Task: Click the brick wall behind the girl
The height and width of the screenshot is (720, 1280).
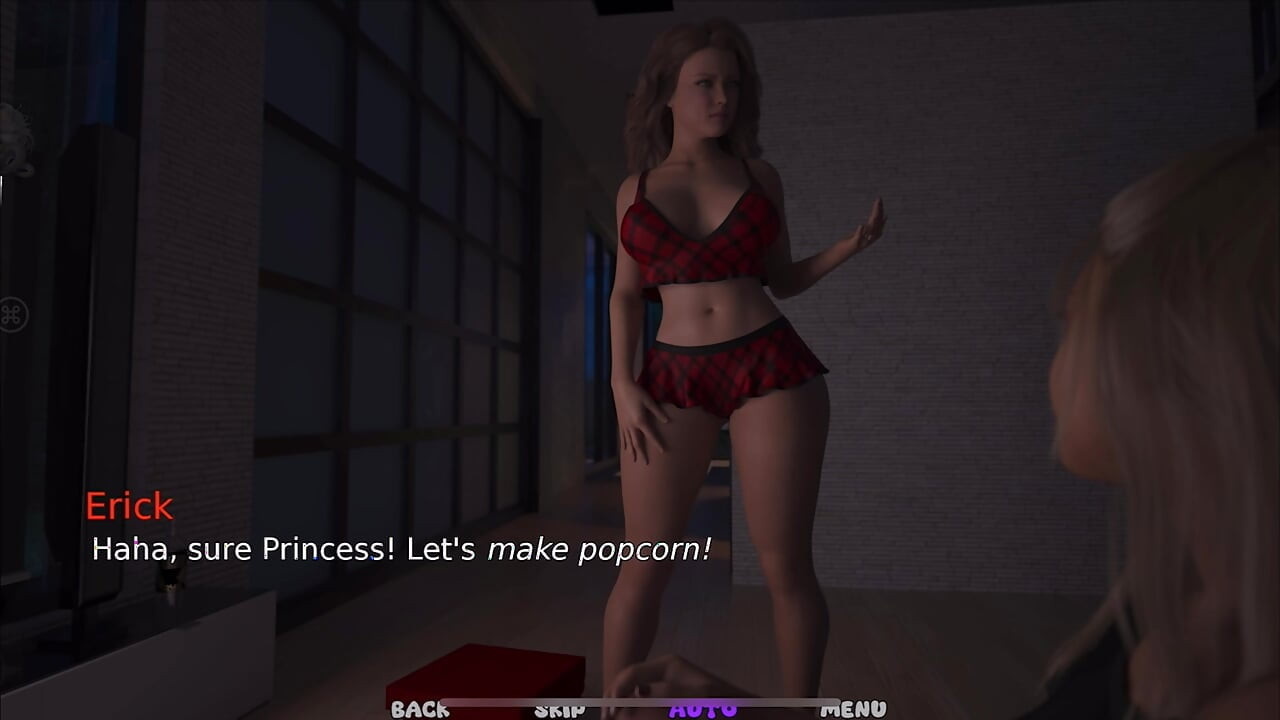Action: [950, 350]
